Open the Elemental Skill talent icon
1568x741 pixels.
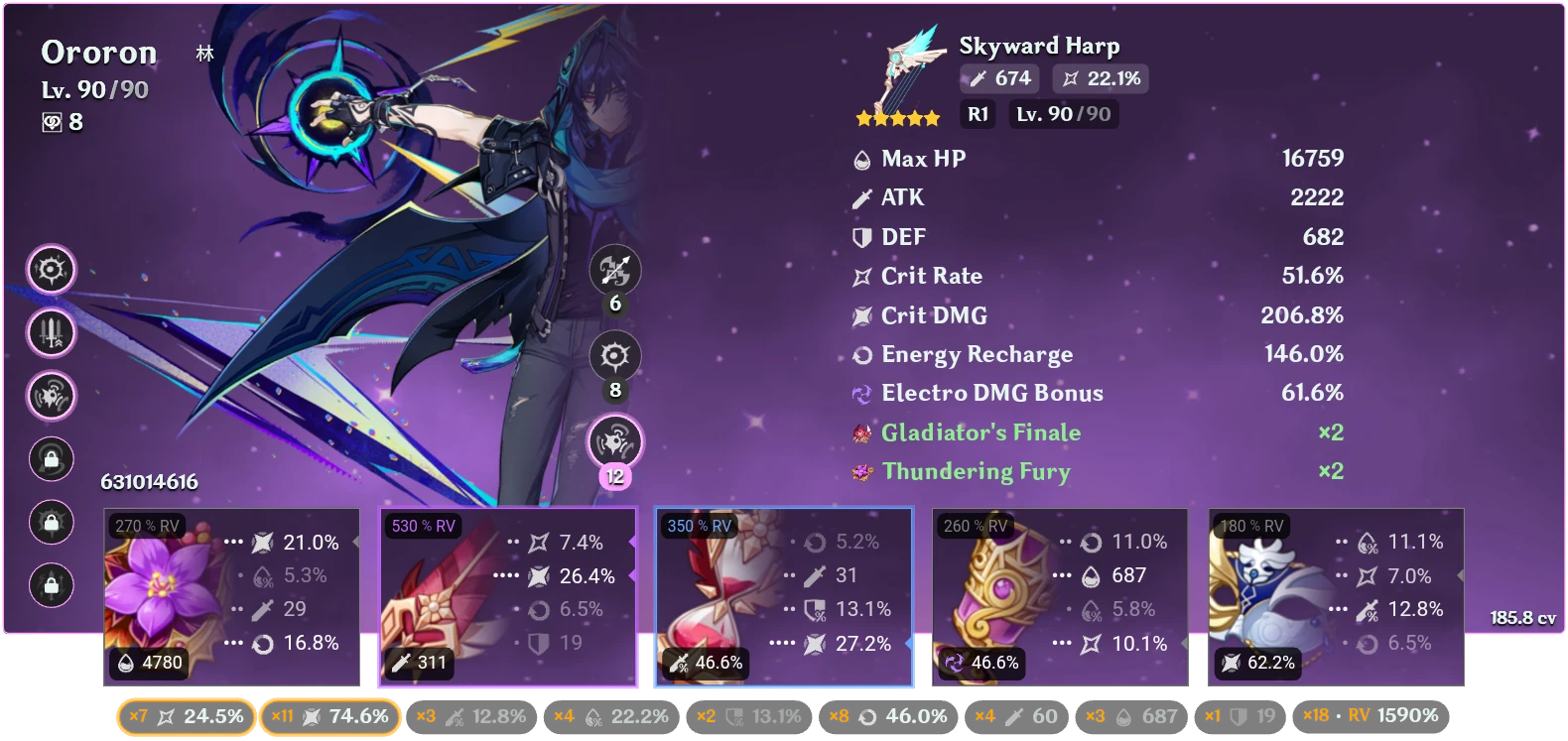click(613, 357)
